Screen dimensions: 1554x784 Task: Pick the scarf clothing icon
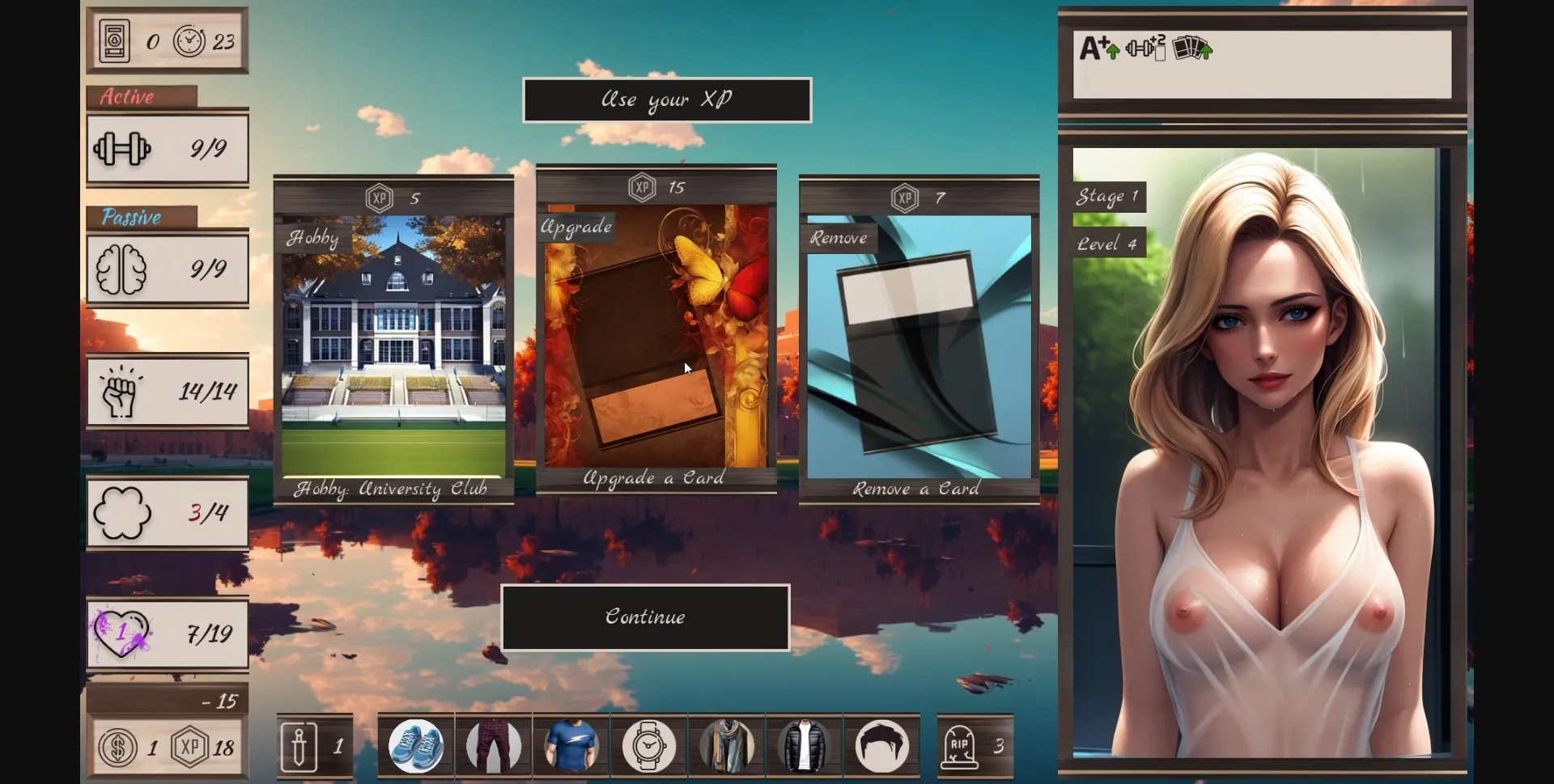click(x=726, y=745)
